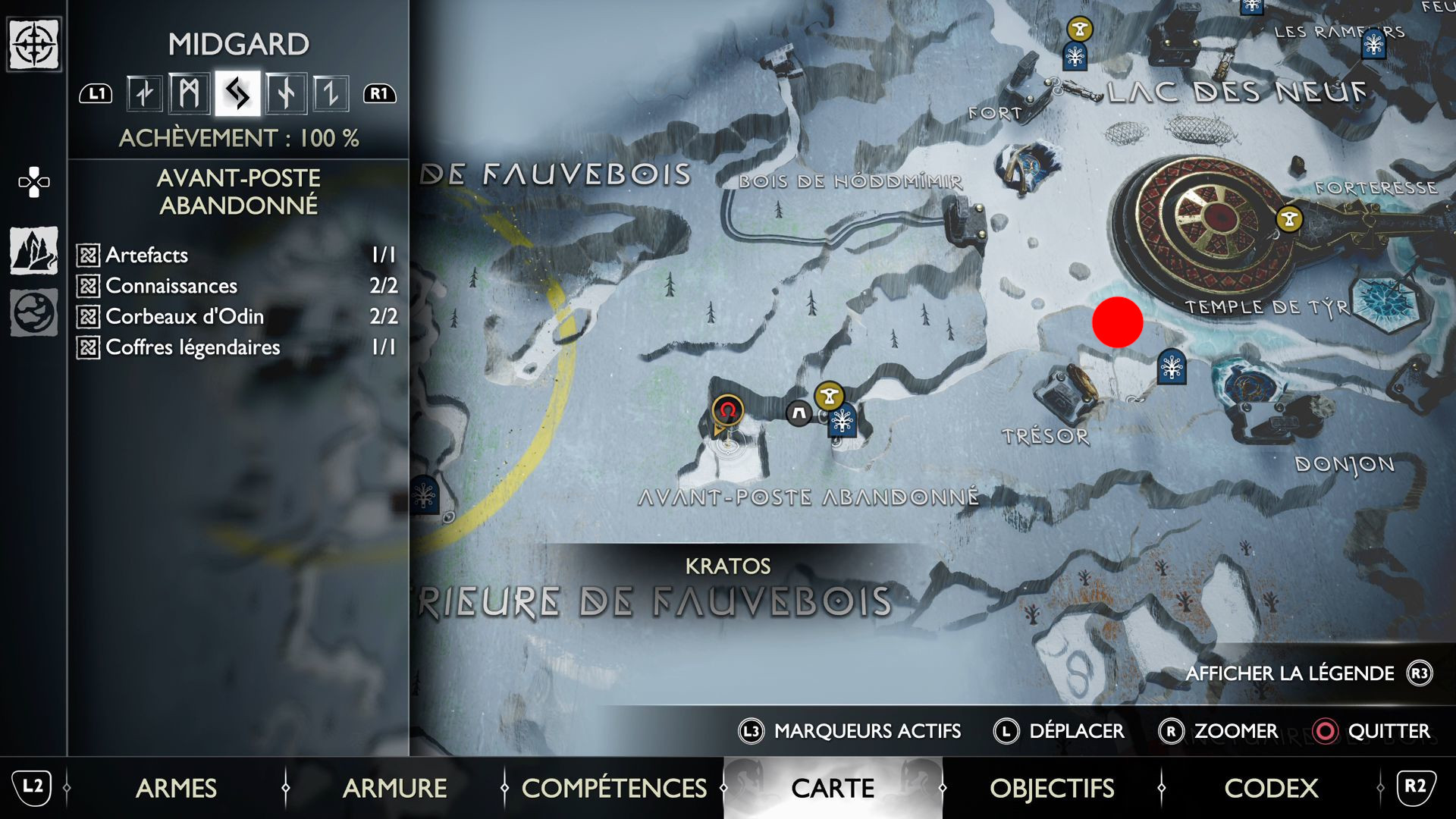Image resolution: width=1456 pixels, height=819 pixels.
Task: Select the highlighted Midgard realm rune
Action: 237,93
